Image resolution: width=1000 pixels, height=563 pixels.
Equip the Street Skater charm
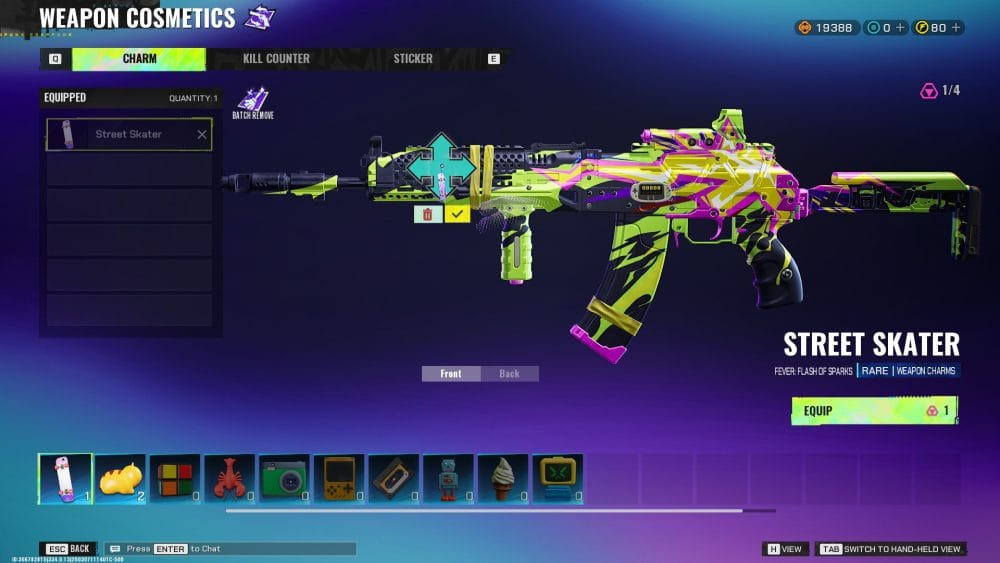point(874,410)
